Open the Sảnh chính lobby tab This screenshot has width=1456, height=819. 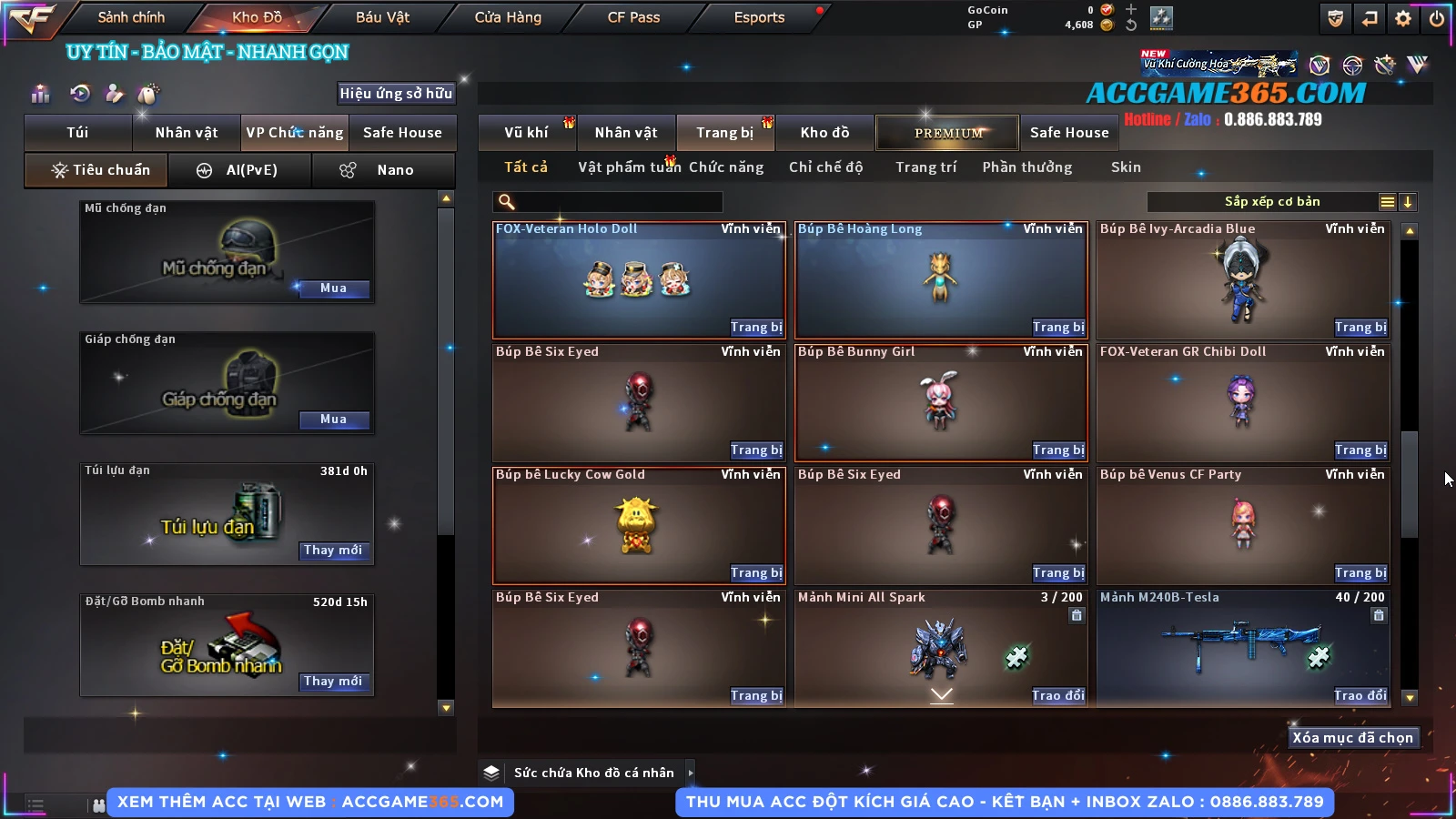tap(131, 17)
